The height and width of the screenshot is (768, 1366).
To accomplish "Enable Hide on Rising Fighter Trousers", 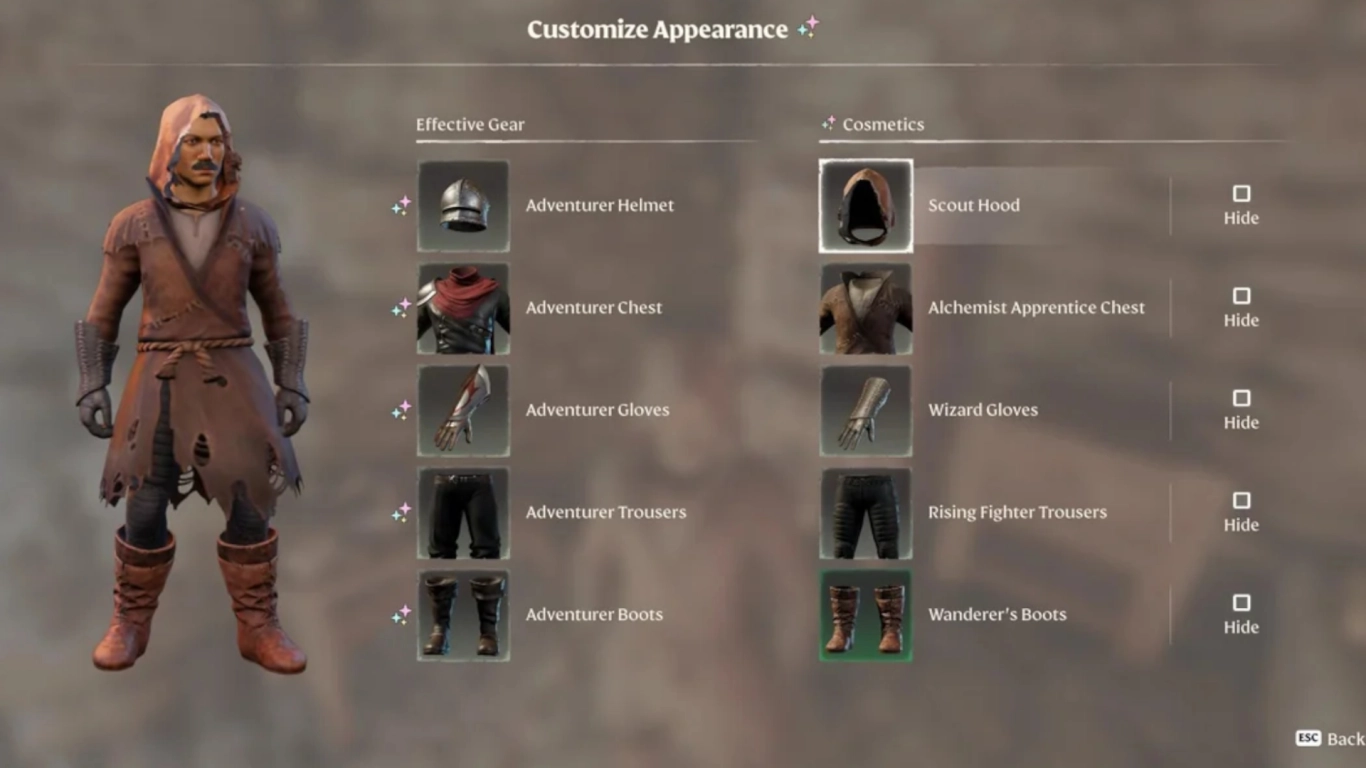I will tap(1241, 500).
